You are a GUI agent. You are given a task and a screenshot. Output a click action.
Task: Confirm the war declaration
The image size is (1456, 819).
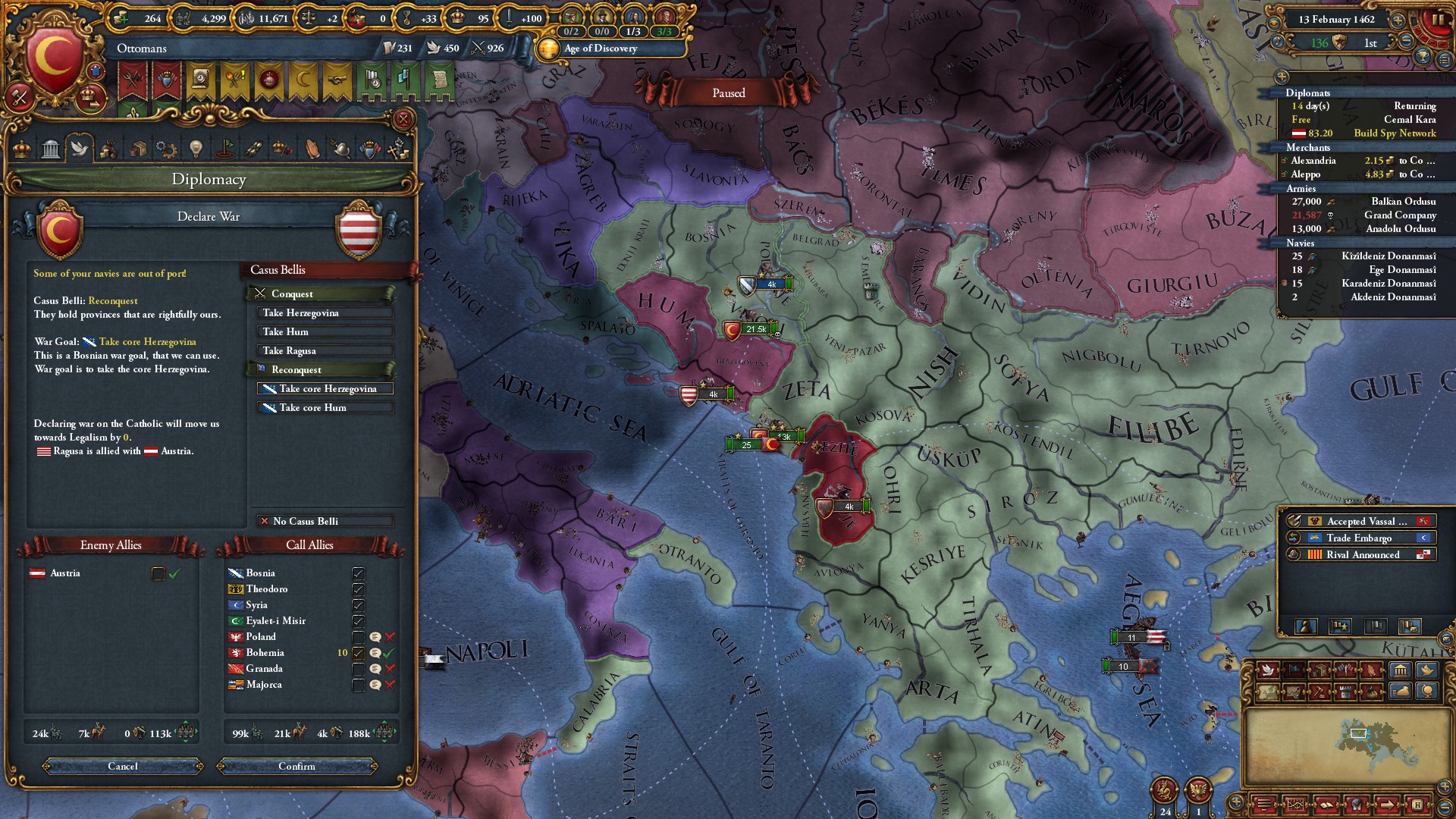[297, 767]
